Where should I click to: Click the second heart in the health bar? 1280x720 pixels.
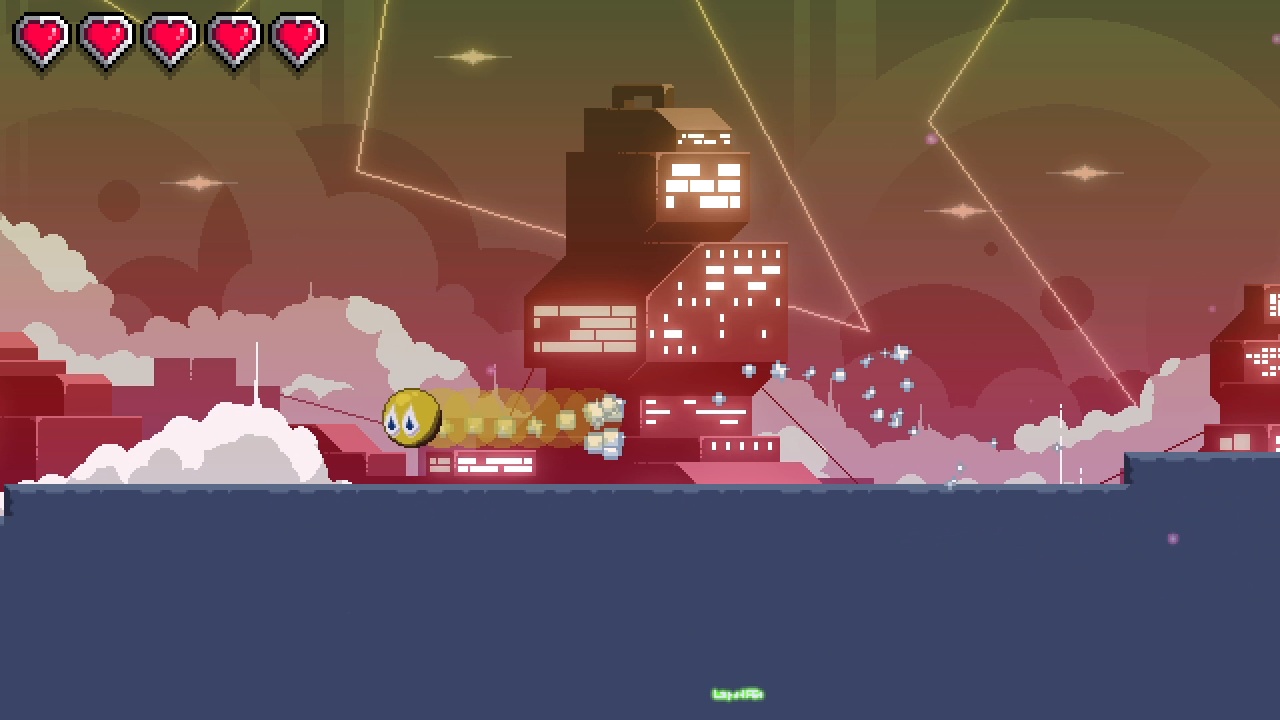point(105,38)
